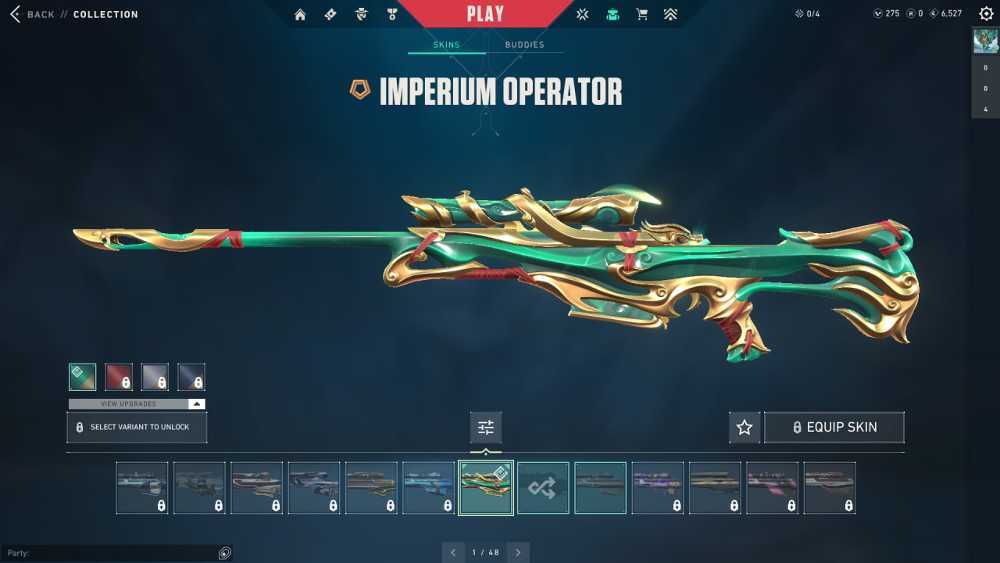Open the store cart icon
The height and width of the screenshot is (563, 1000).
(642, 15)
